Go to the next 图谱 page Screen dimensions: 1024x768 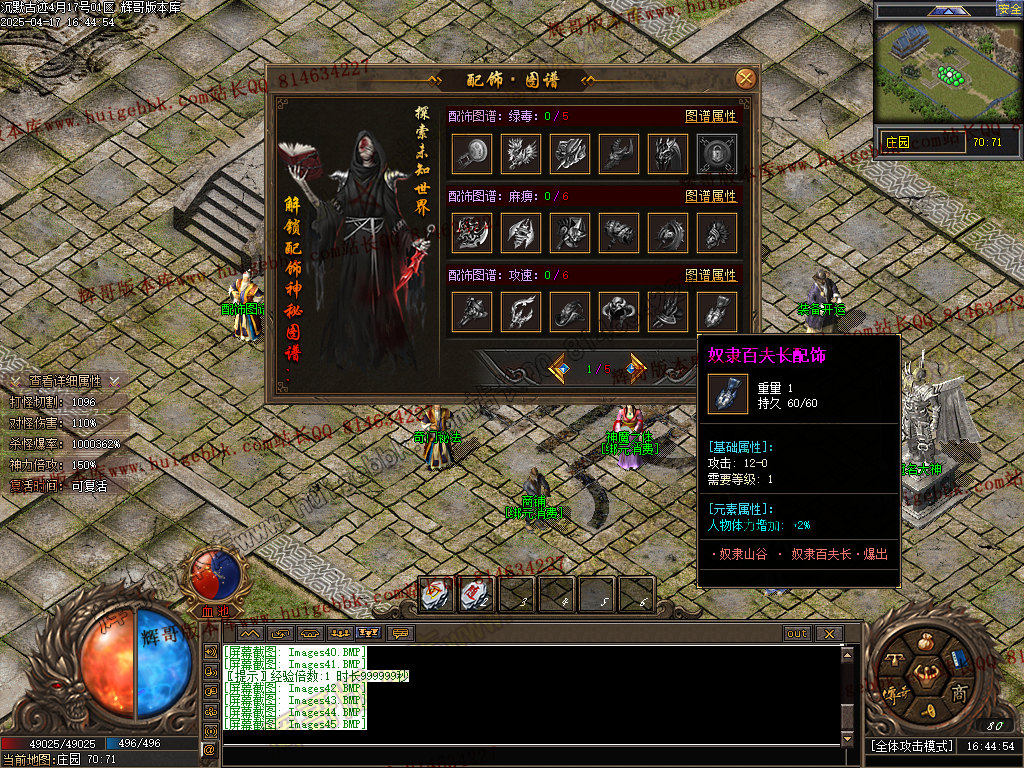tap(635, 368)
